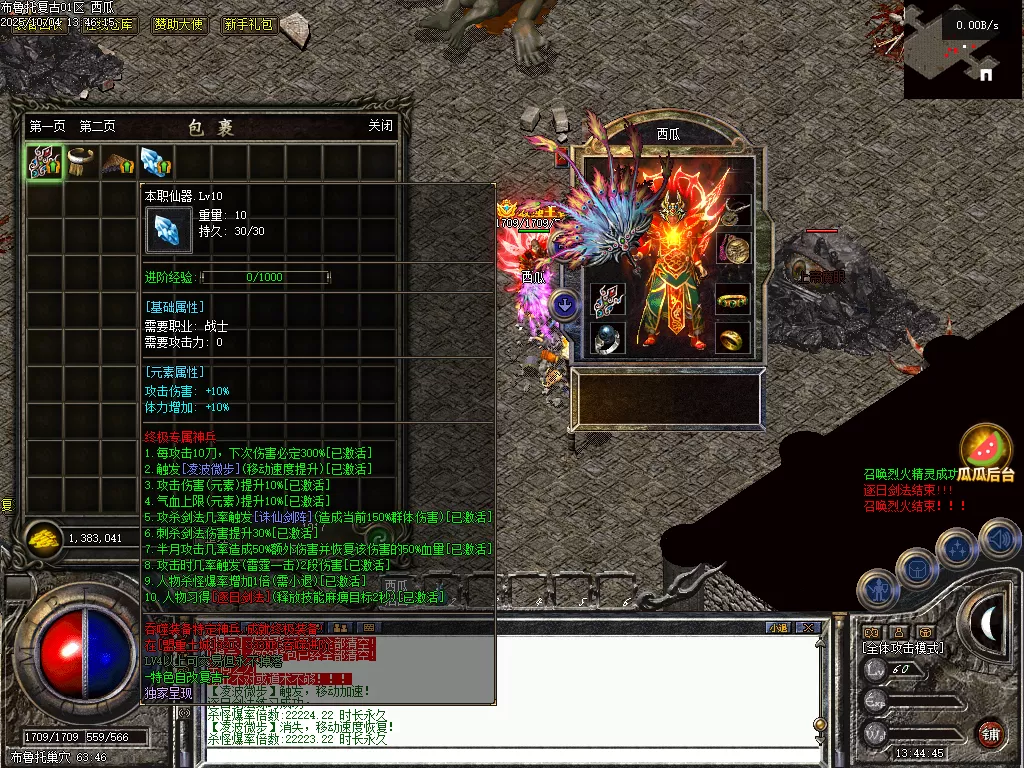The height and width of the screenshot is (768, 1024).
Task: Open the bag orb button
Action: 917,568
